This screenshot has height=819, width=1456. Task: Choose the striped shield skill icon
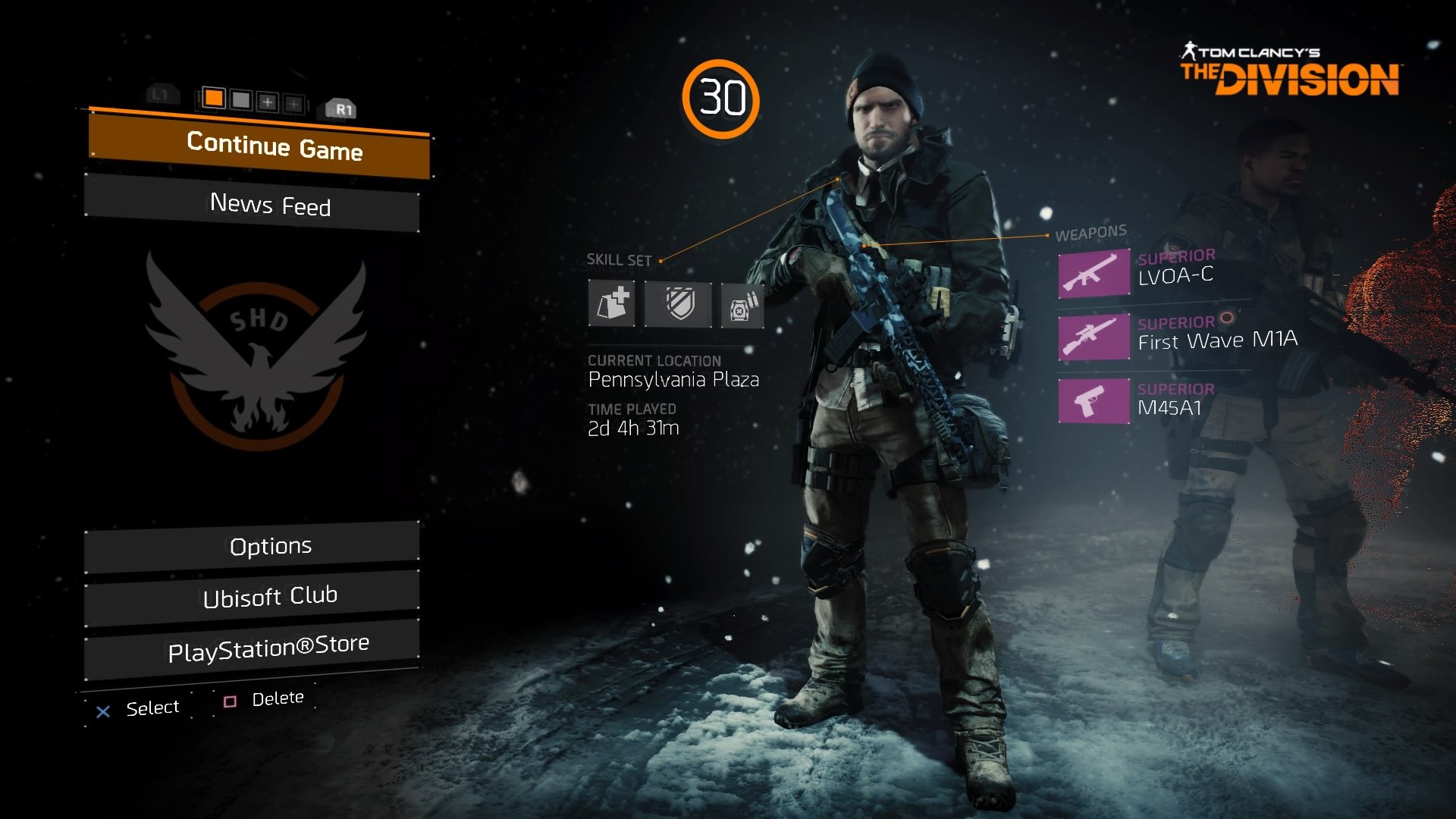click(x=679, y=305)
